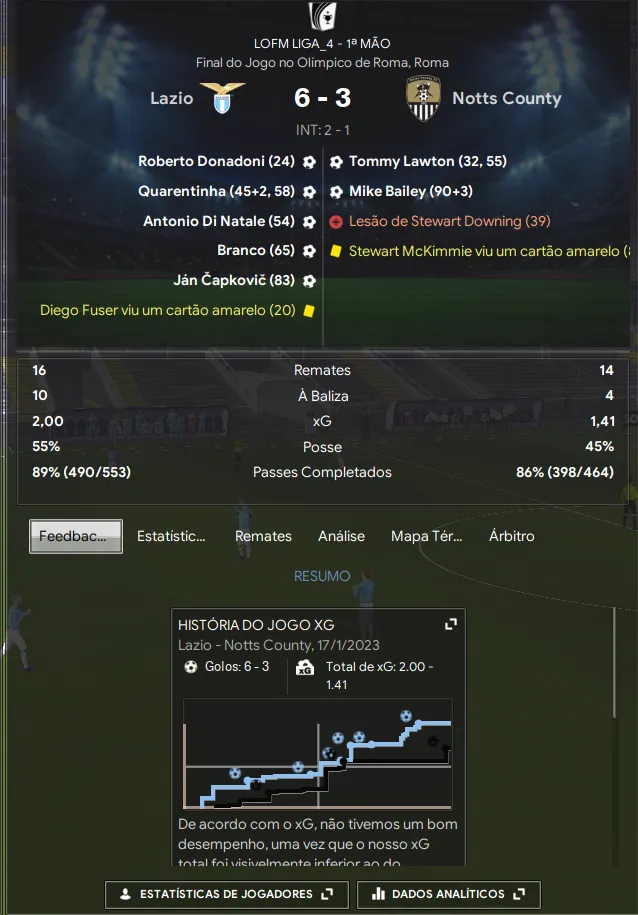Select the Análise tab
638x915 pixels.
click(x=341, y=536)
